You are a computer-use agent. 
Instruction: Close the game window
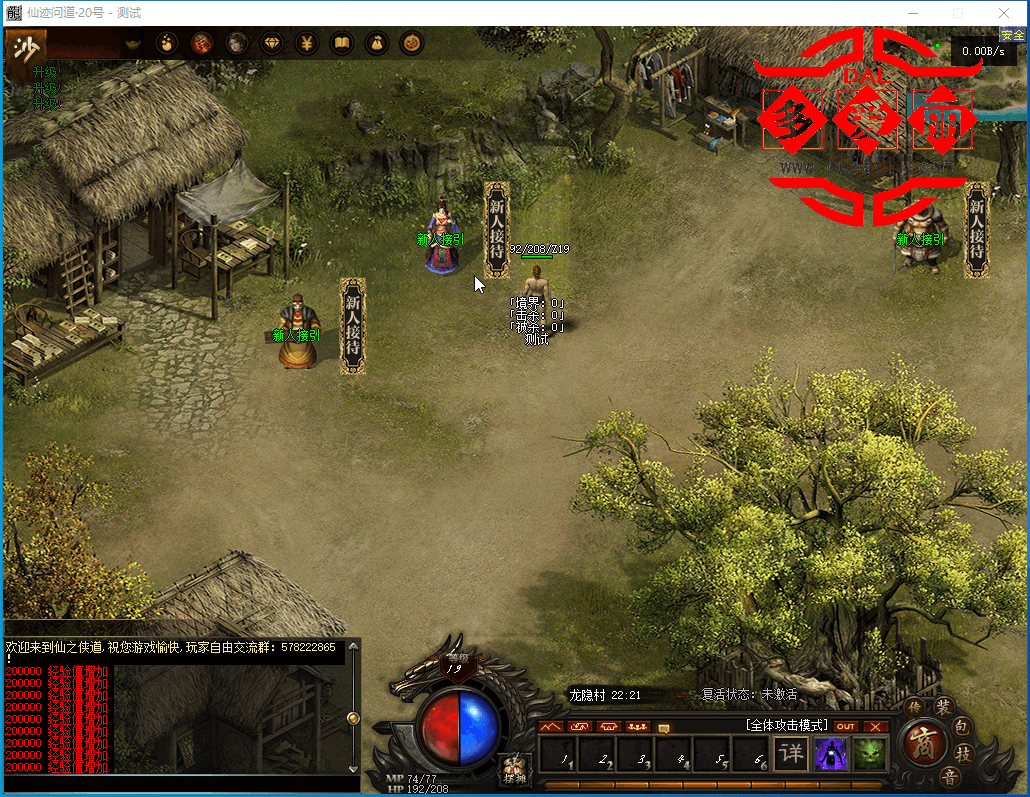(x=1003, y=13)
